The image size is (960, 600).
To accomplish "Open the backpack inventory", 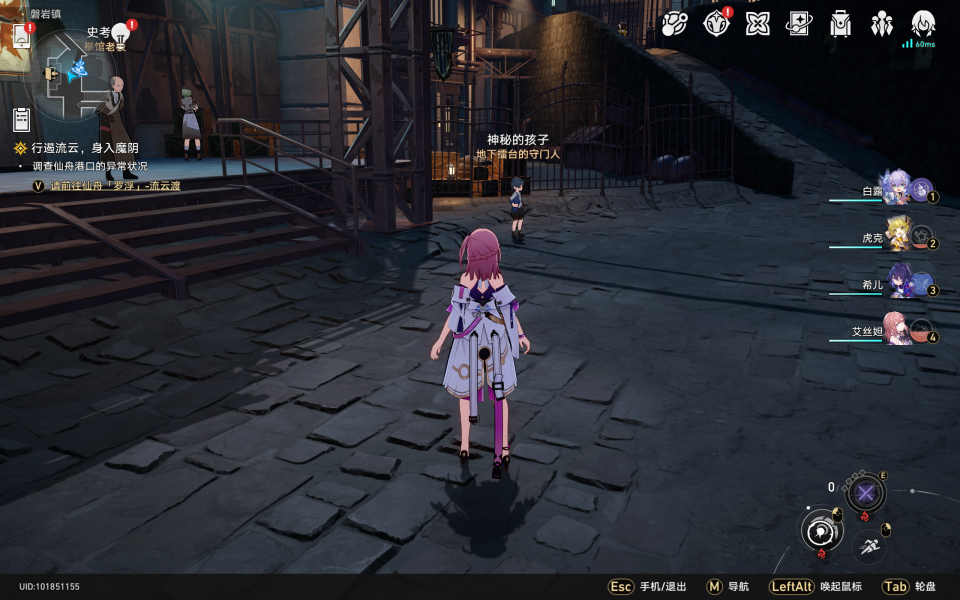I will [x=841, y=23].
